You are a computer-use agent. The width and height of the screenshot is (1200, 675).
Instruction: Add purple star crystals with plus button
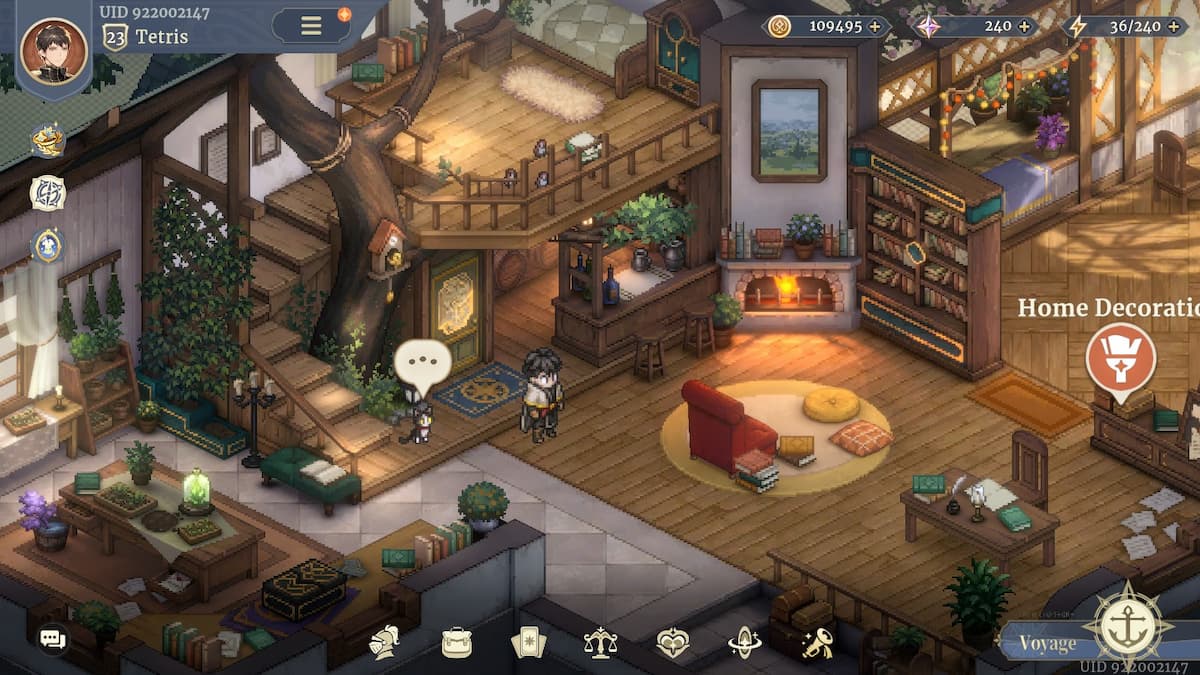coord(1024,26)
